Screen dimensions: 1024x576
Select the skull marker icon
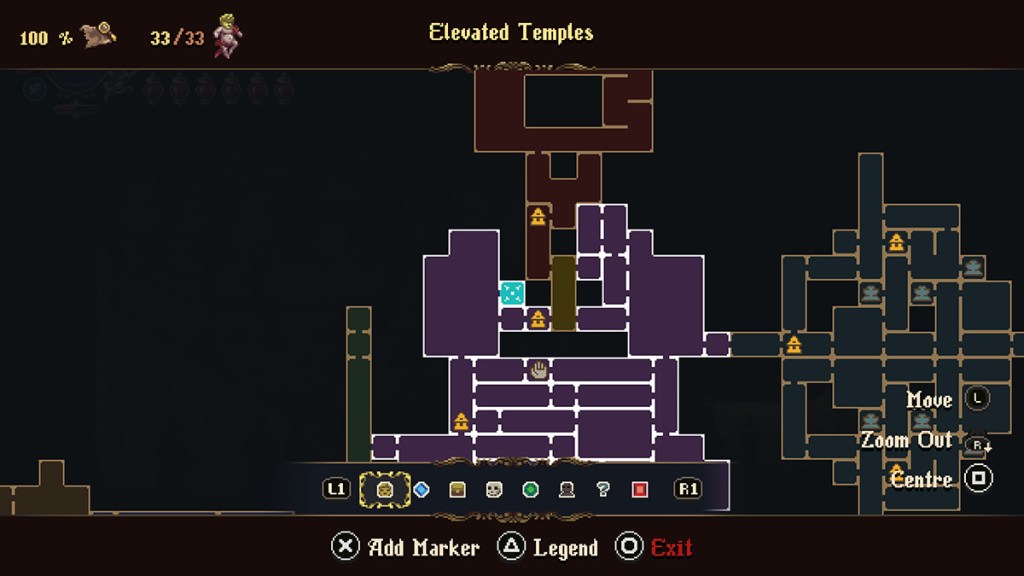(x=494, y=489)
